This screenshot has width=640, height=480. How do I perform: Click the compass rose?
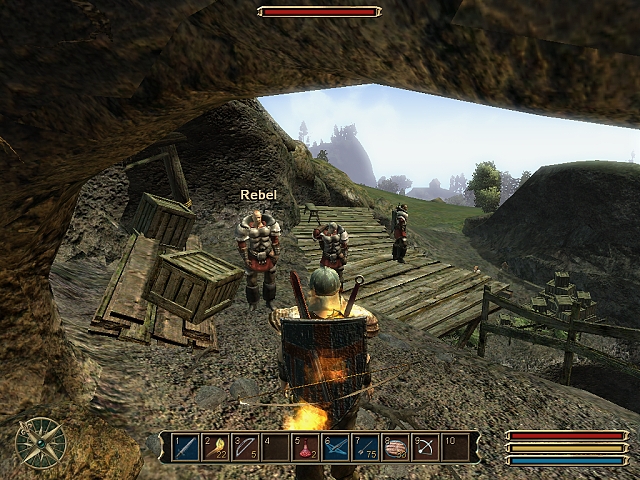point(41,442)
